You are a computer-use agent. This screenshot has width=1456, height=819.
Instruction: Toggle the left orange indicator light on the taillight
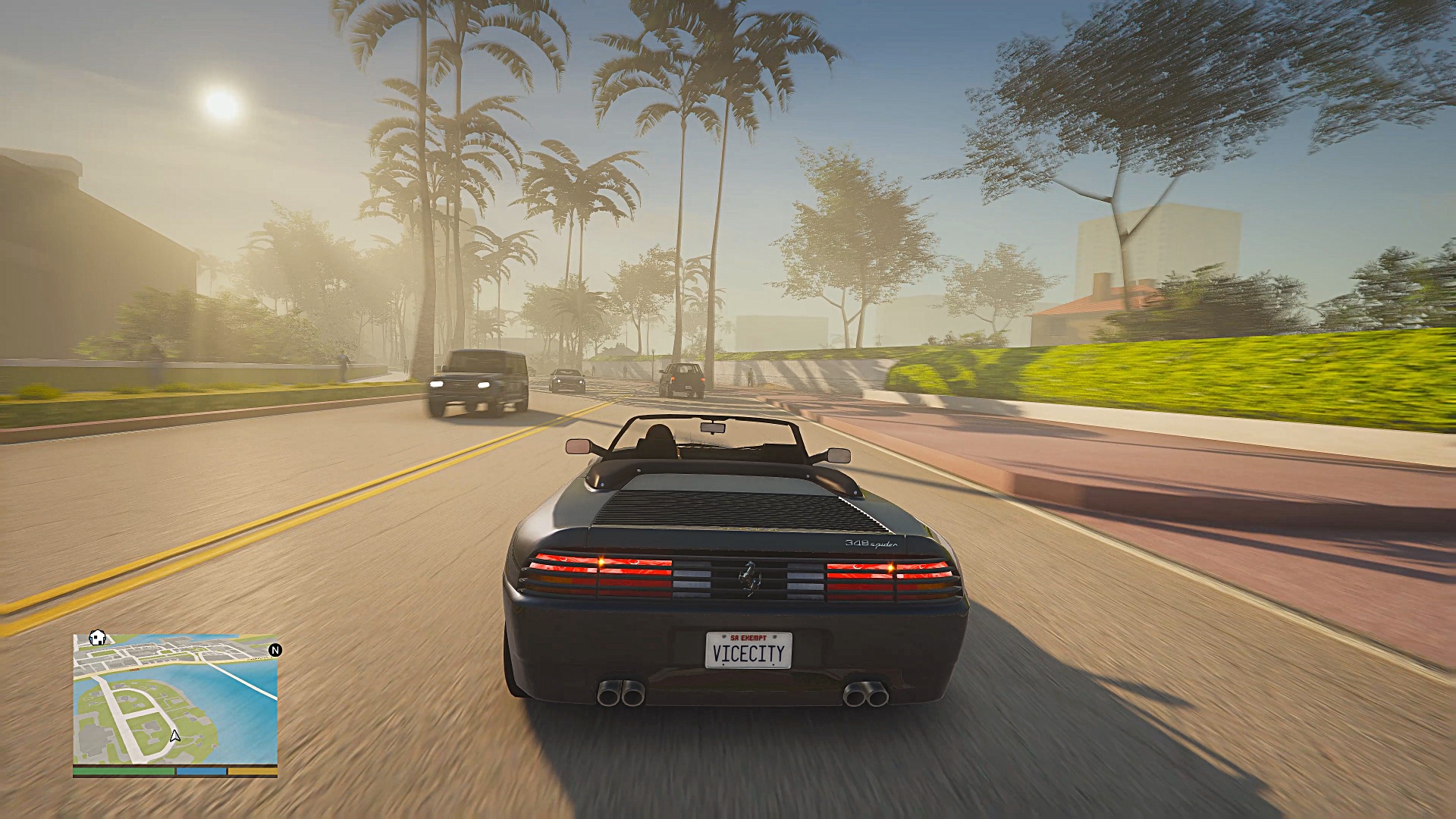[601, 562]
